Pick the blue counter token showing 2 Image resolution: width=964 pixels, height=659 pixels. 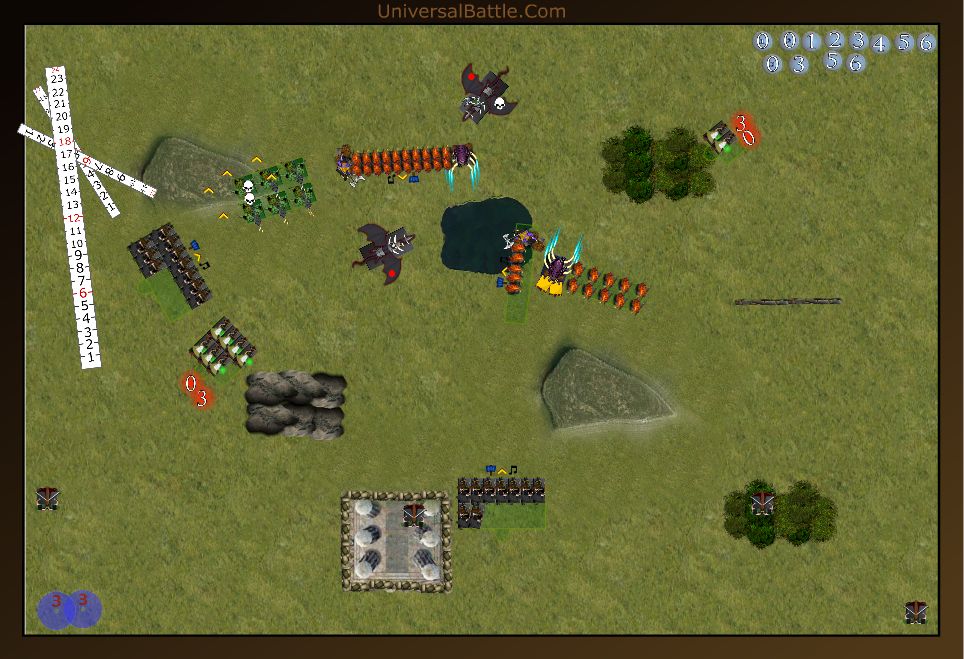click(x=835, y=40)
